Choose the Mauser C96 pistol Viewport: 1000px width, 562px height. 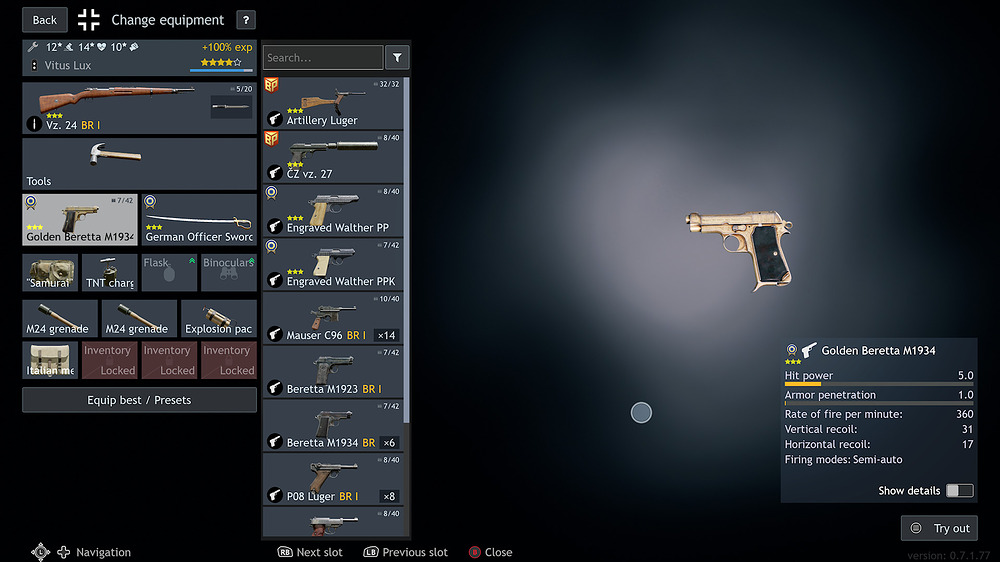333,318
